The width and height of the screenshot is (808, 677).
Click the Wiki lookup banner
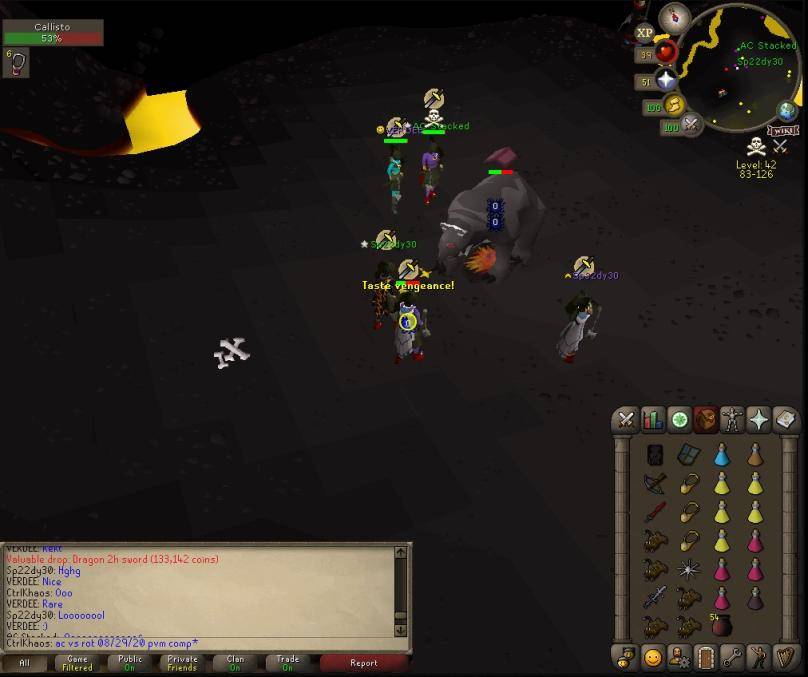(x=782, y=131)
